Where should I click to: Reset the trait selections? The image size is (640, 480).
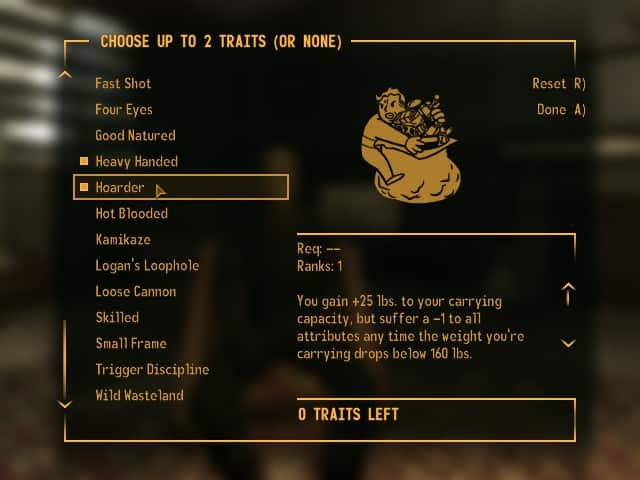558,84
